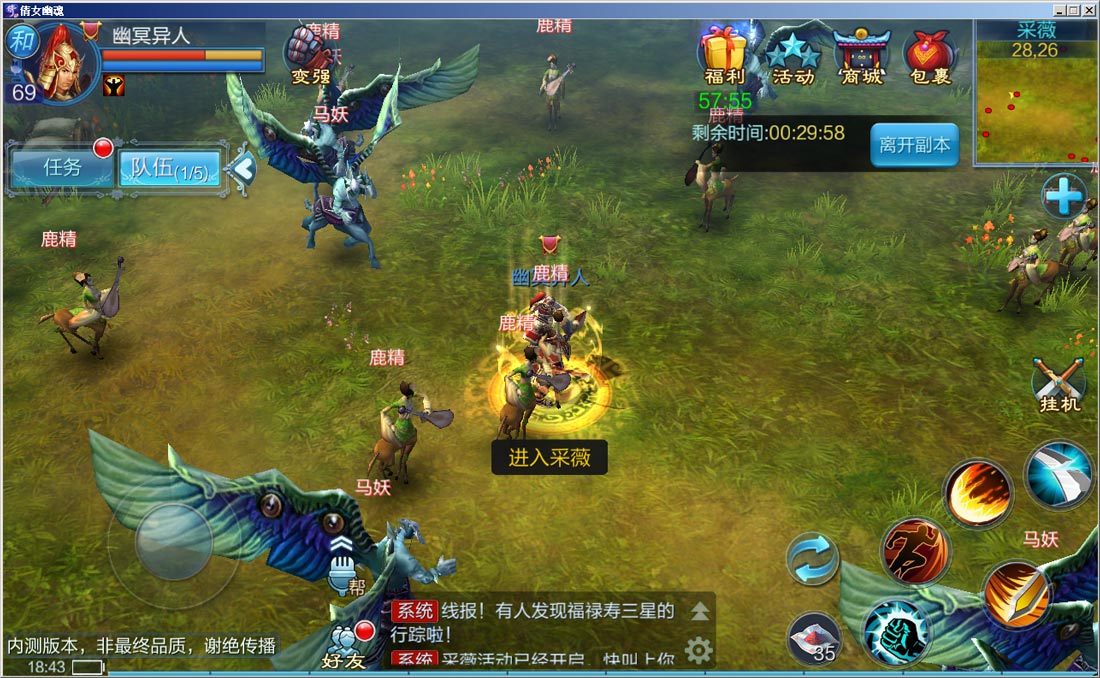The width and height of the screenshot is (1100, 678).
Task: Switch to the 任务 quest tab
Action: point(62,167)
